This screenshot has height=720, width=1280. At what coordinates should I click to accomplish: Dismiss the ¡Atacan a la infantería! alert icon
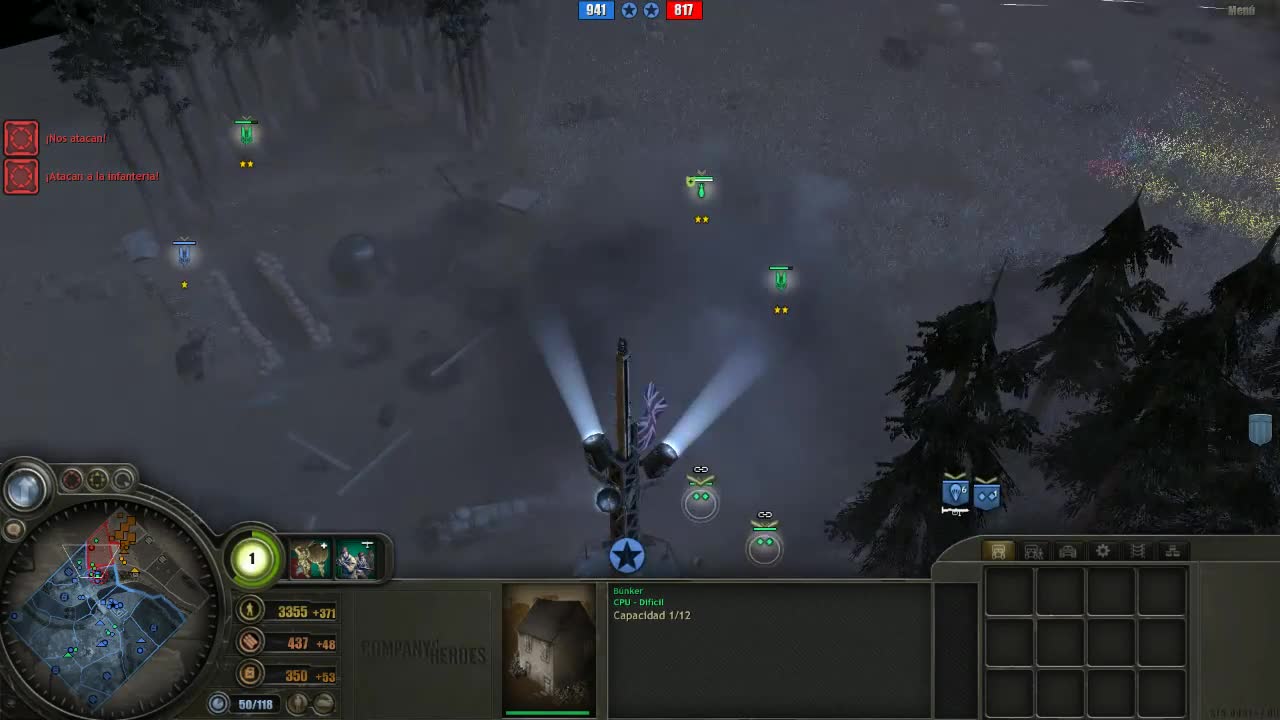click(21, 176)
